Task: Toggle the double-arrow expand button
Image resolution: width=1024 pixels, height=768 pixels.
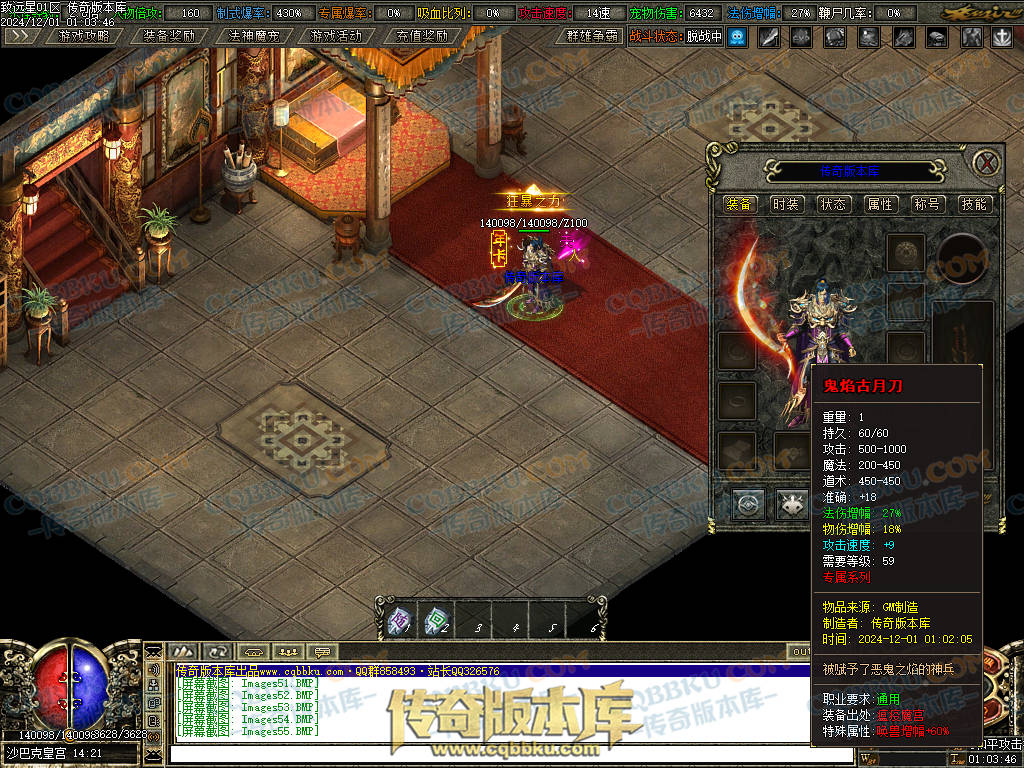Action: pyautogui.click(x=22, y=36)
